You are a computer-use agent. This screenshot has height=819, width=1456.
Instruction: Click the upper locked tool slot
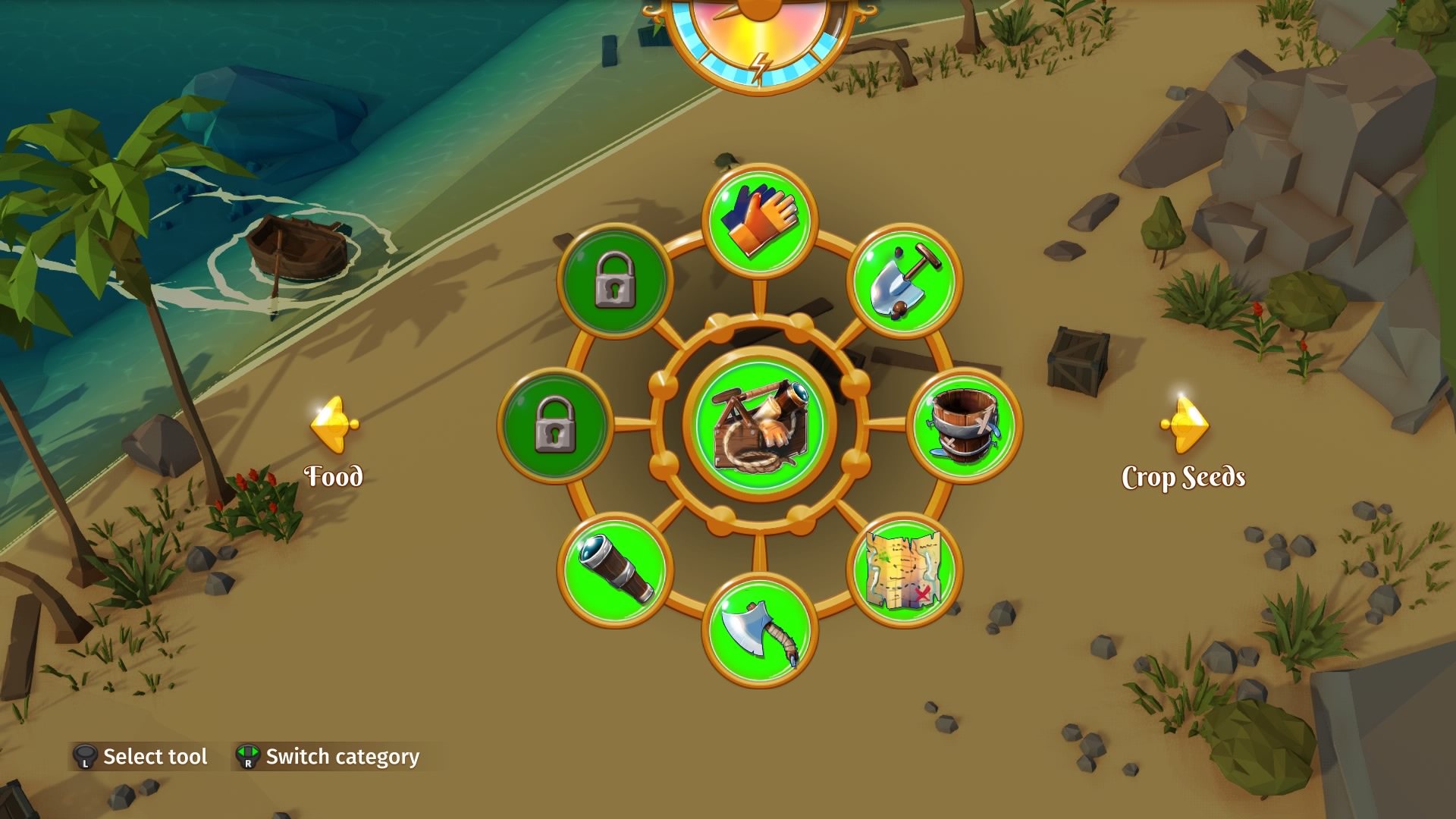coord(616,281)
